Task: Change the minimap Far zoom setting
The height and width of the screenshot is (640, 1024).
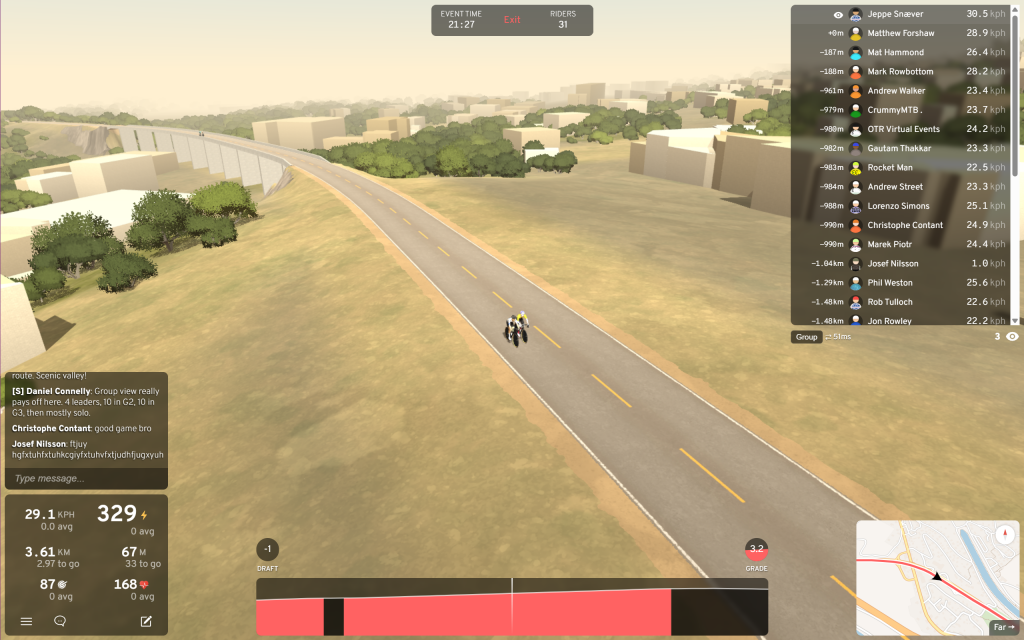Action: (x=1002, y=628)
